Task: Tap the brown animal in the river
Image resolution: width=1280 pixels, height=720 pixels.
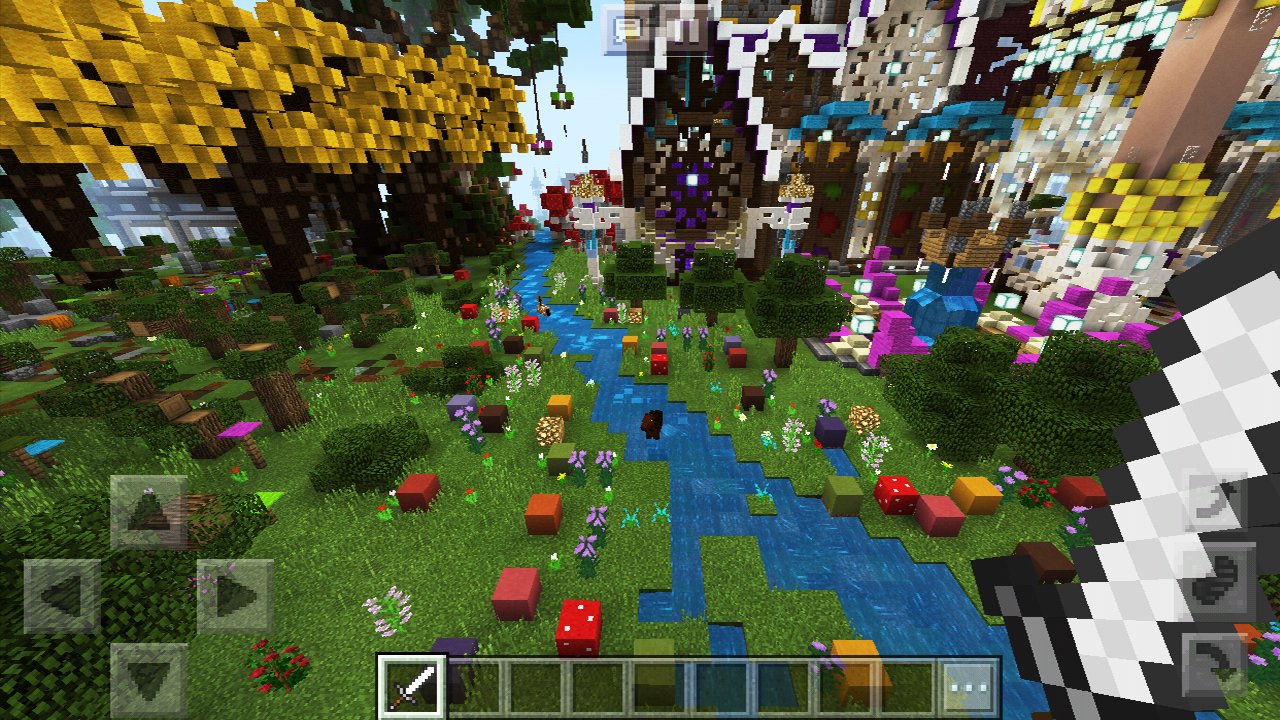Action: point(650,425)
